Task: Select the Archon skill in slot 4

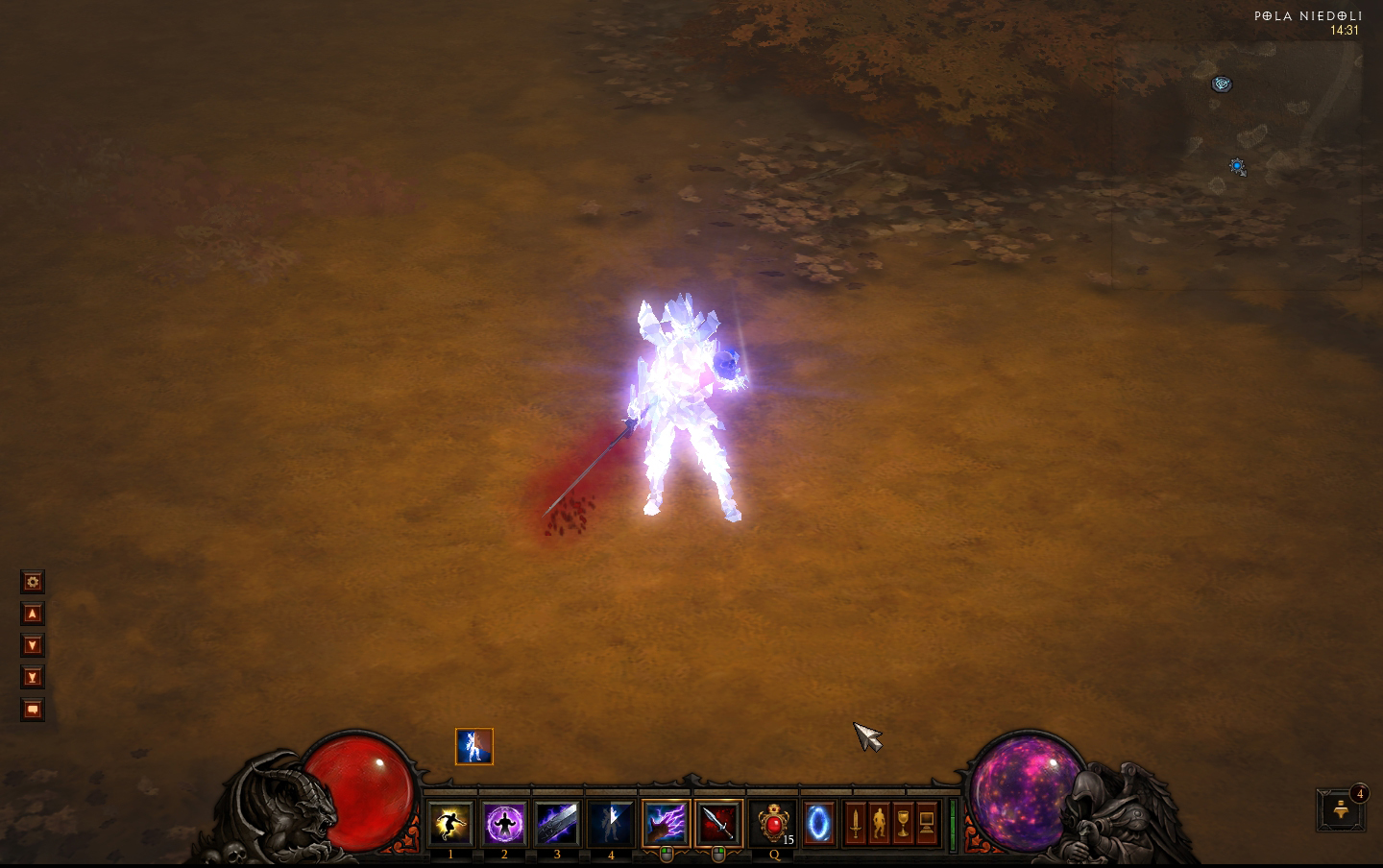Action: coord(611,823)
